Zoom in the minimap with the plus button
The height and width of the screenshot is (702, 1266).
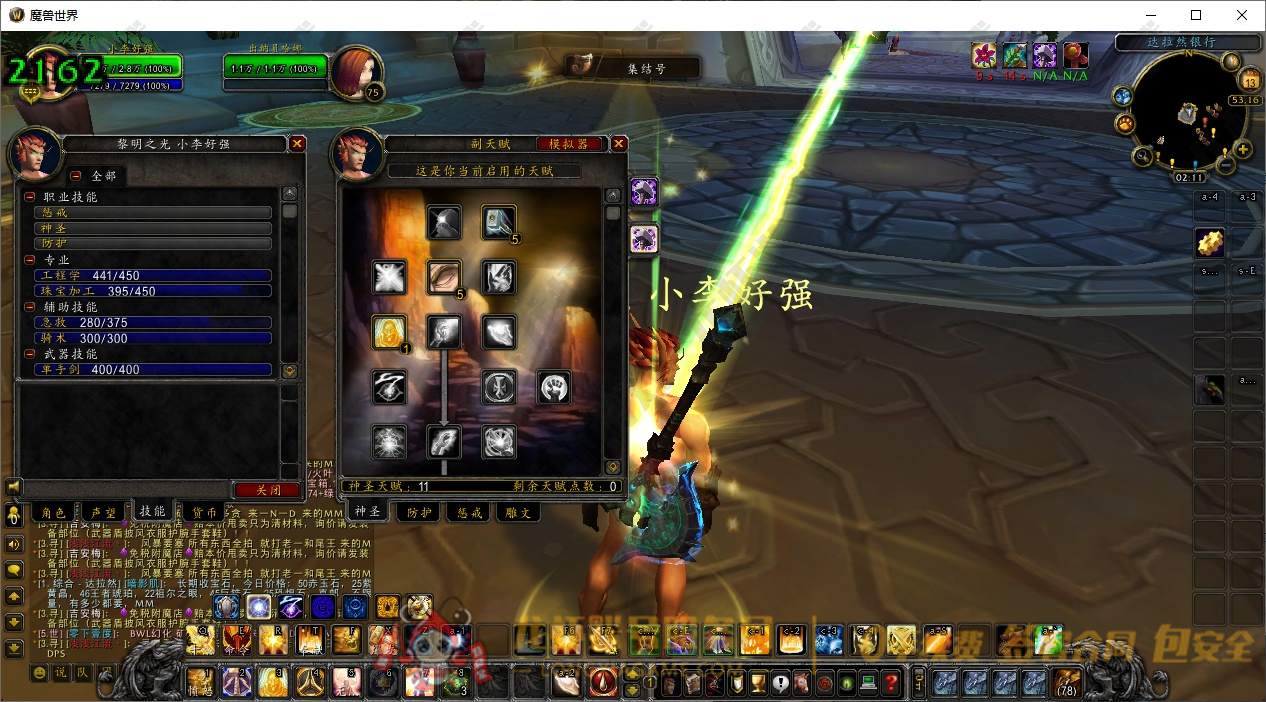pos(1243,150)
